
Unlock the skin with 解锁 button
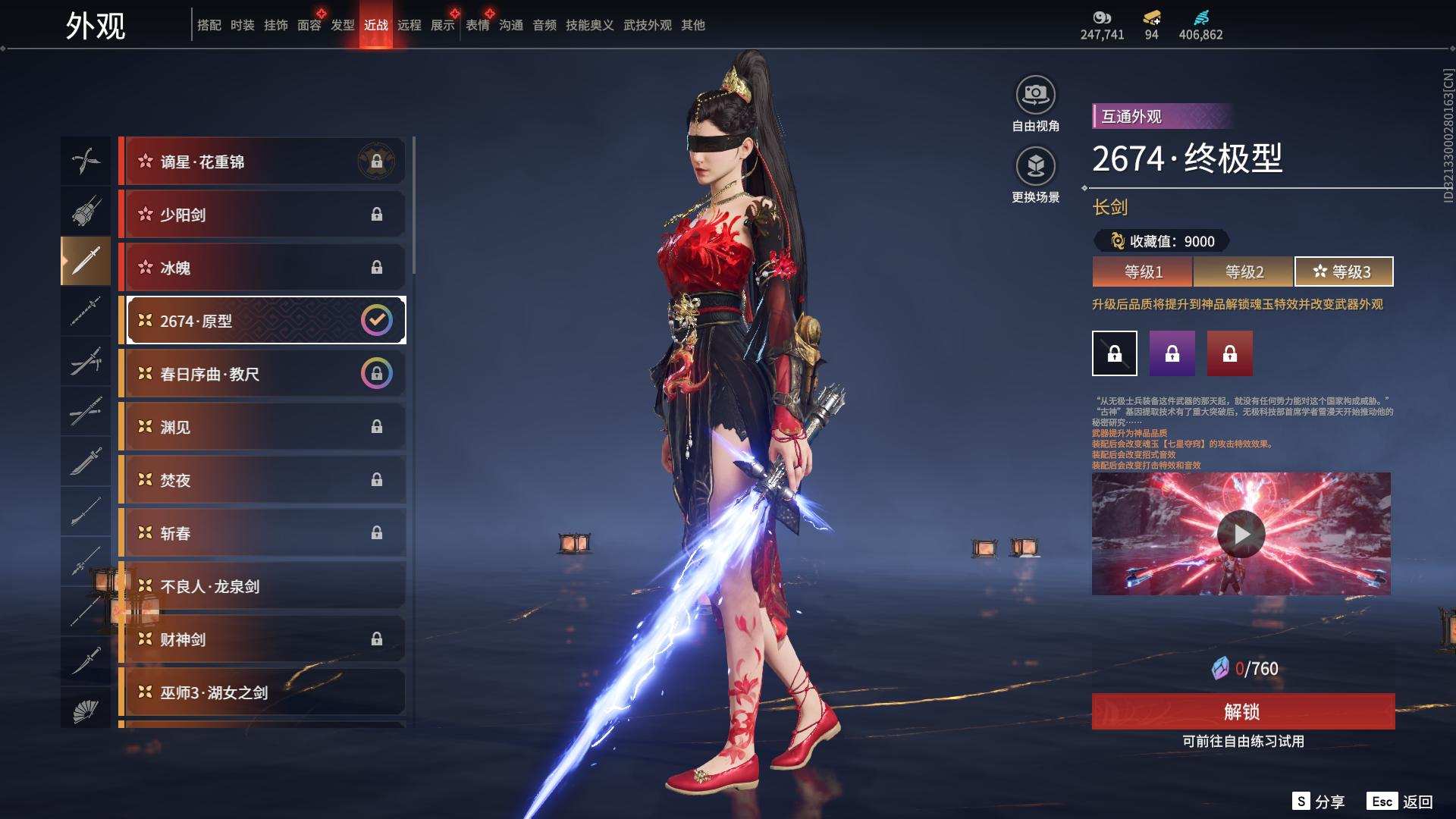point(1242,711)
